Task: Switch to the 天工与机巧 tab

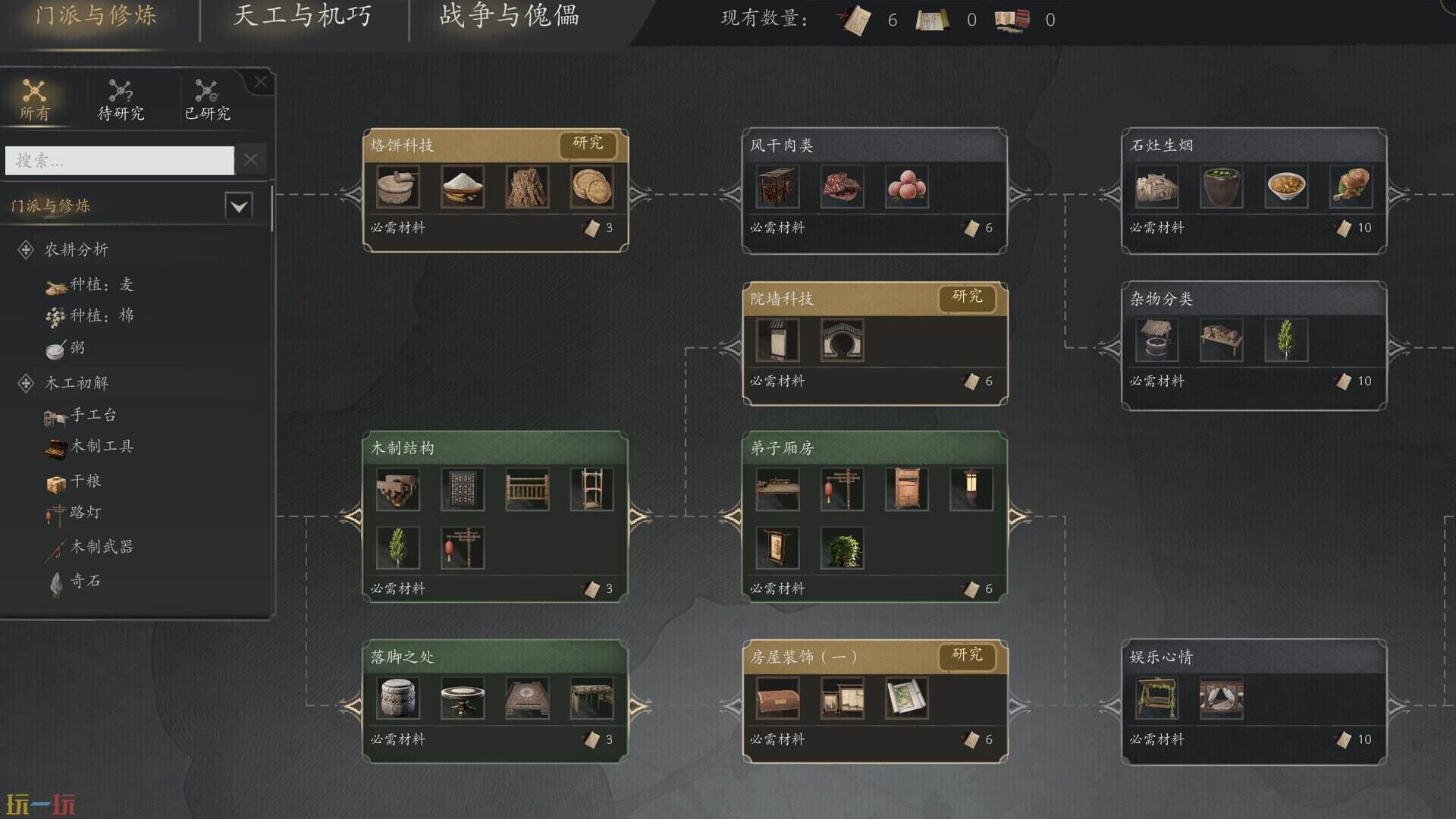Action: coord(302,17)
